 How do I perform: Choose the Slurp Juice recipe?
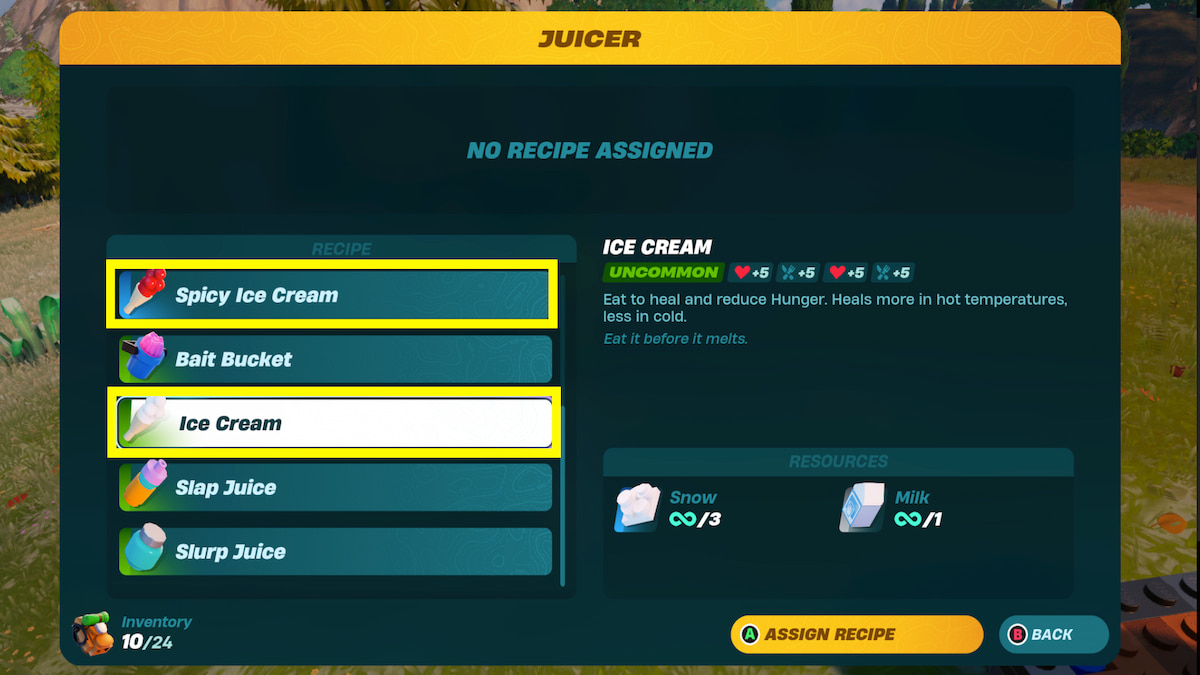pos(334,551)
